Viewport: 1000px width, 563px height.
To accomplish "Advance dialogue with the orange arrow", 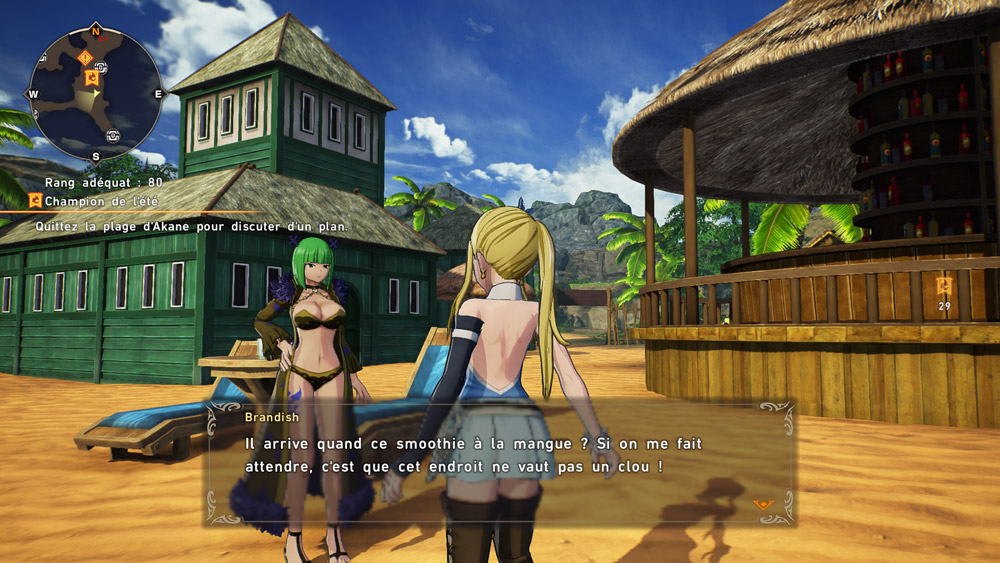I will click(x=763, y=504).
